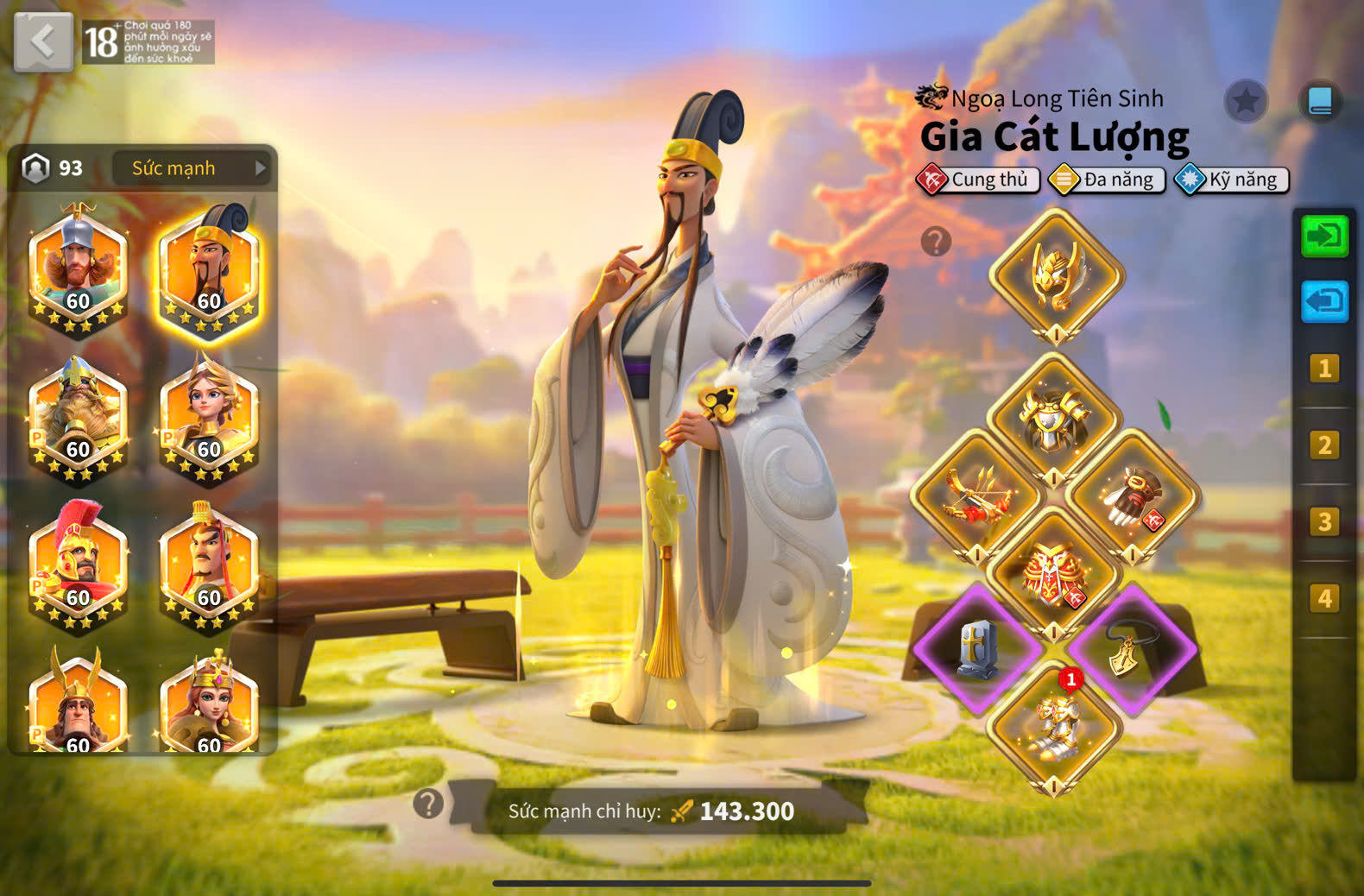
Task: Select the golden helmet equipment slot
Action: pos(1056,274)
